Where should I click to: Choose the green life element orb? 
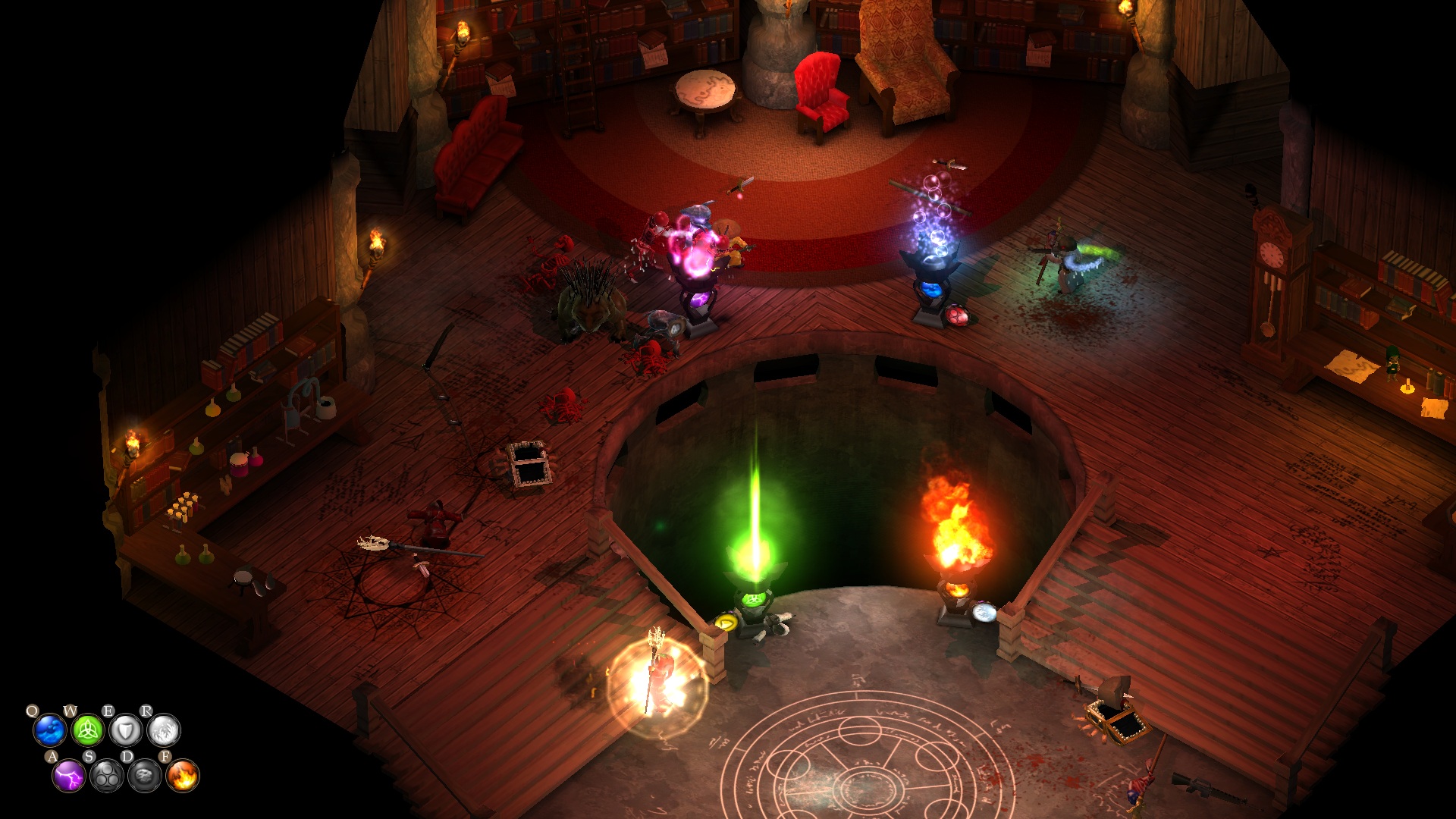coord(88,731)
